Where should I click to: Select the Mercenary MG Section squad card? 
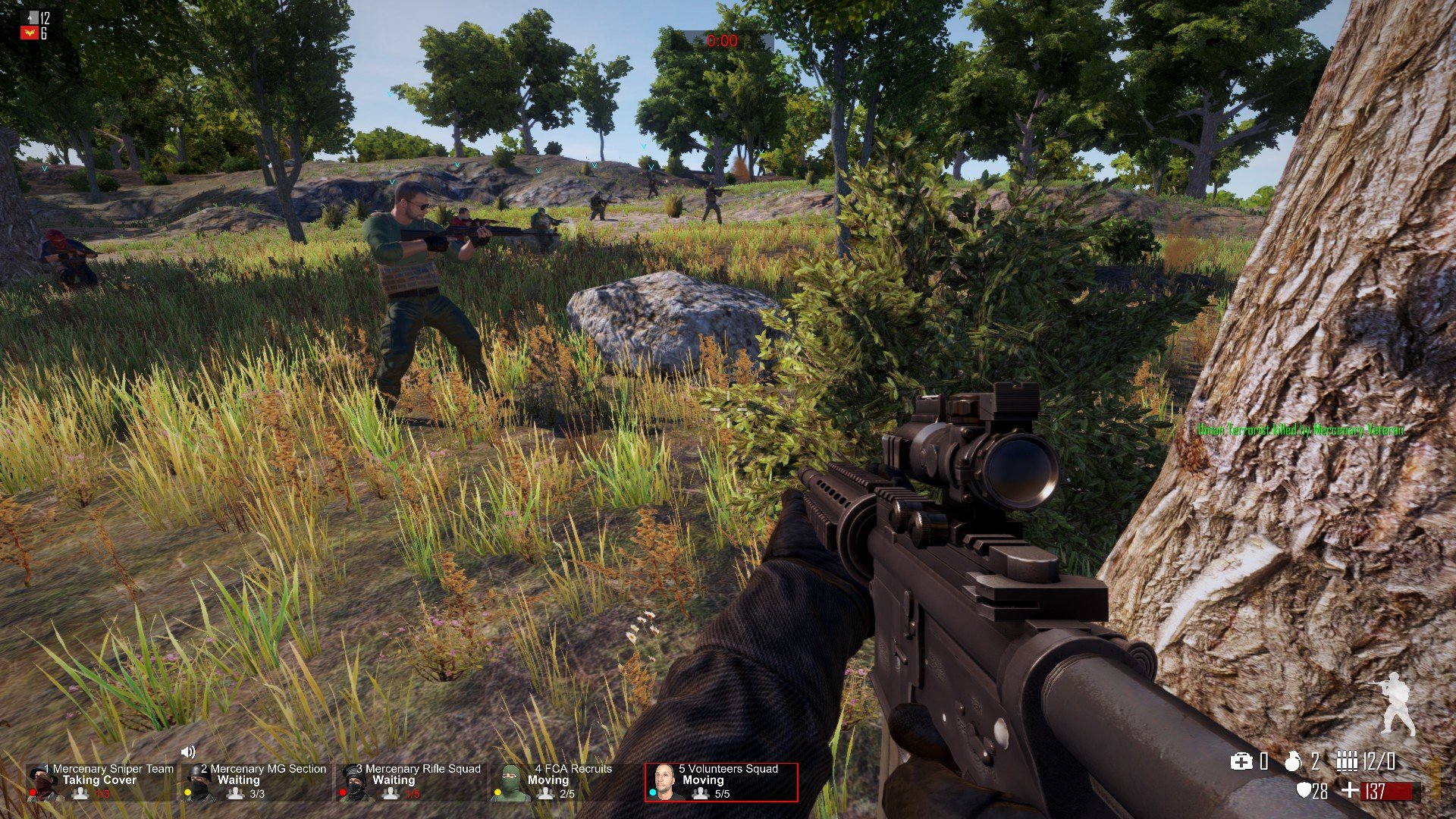point(256,782)
